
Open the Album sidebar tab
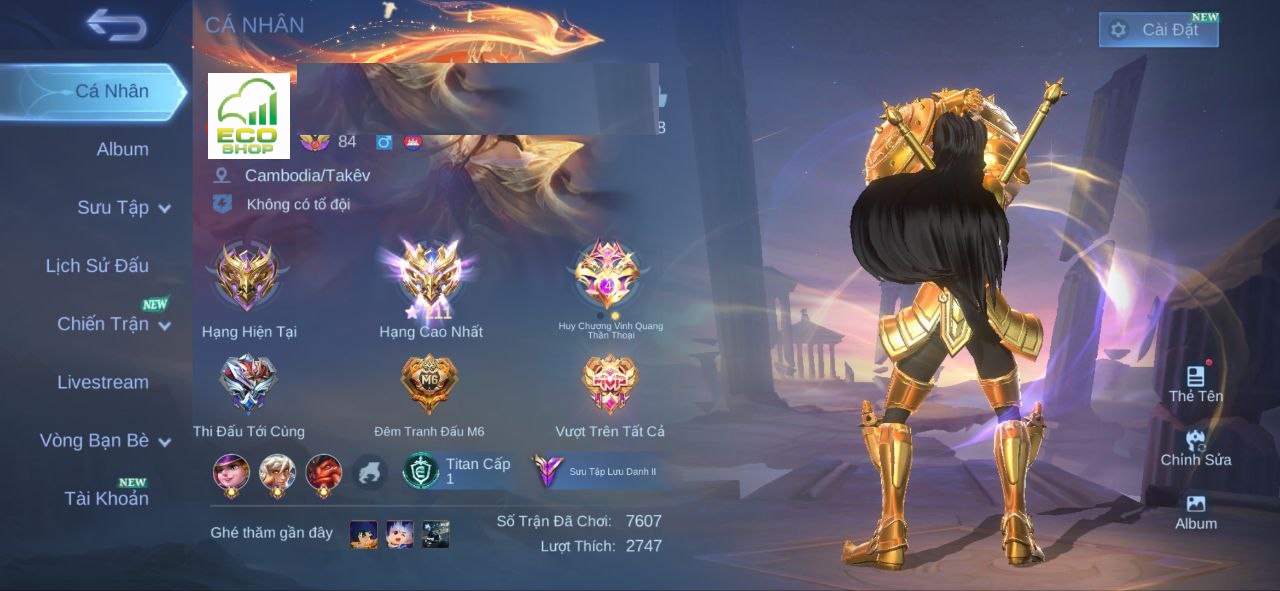(122, 149)
